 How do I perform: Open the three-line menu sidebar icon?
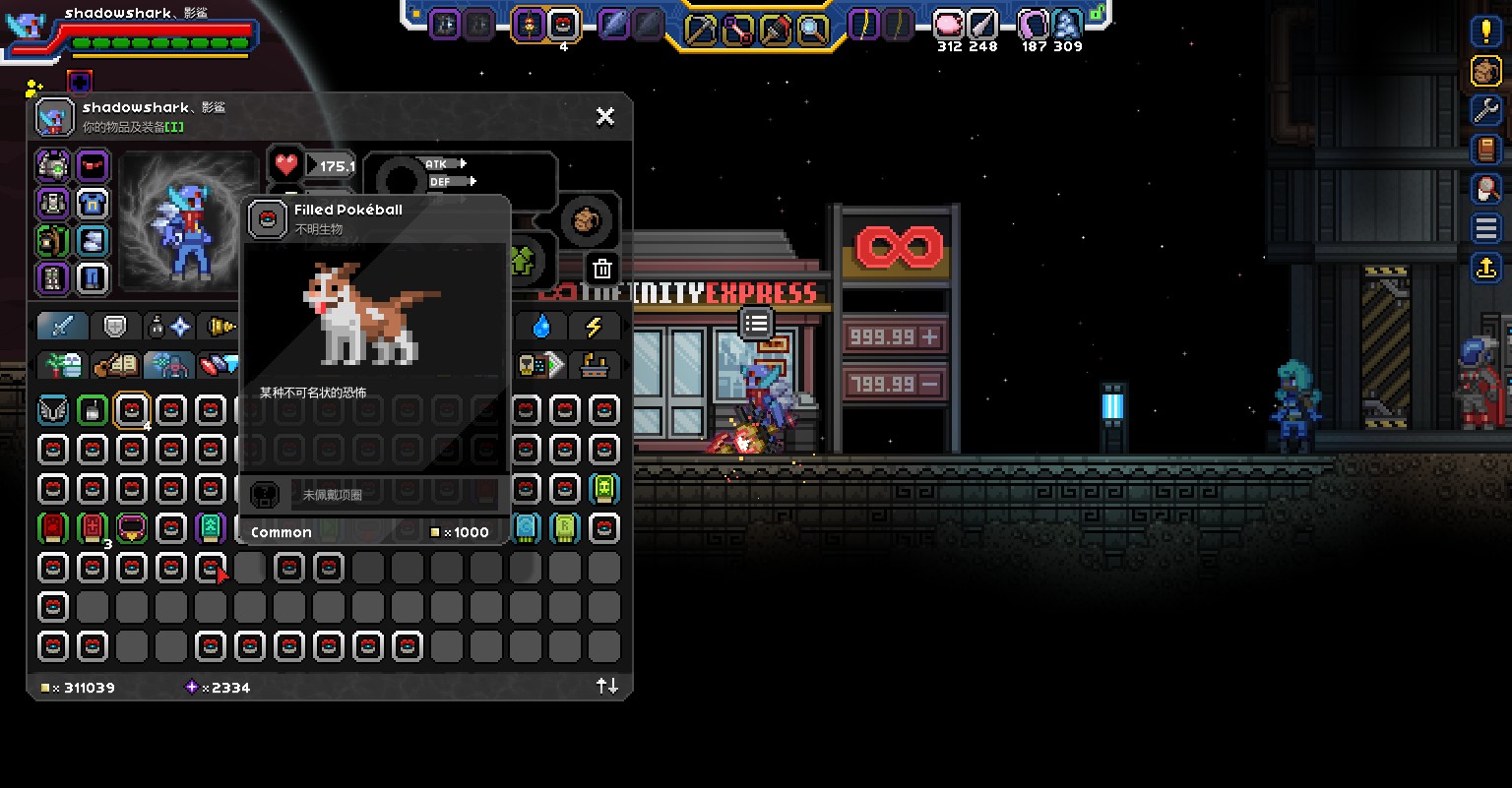(x=1485, y=228)
